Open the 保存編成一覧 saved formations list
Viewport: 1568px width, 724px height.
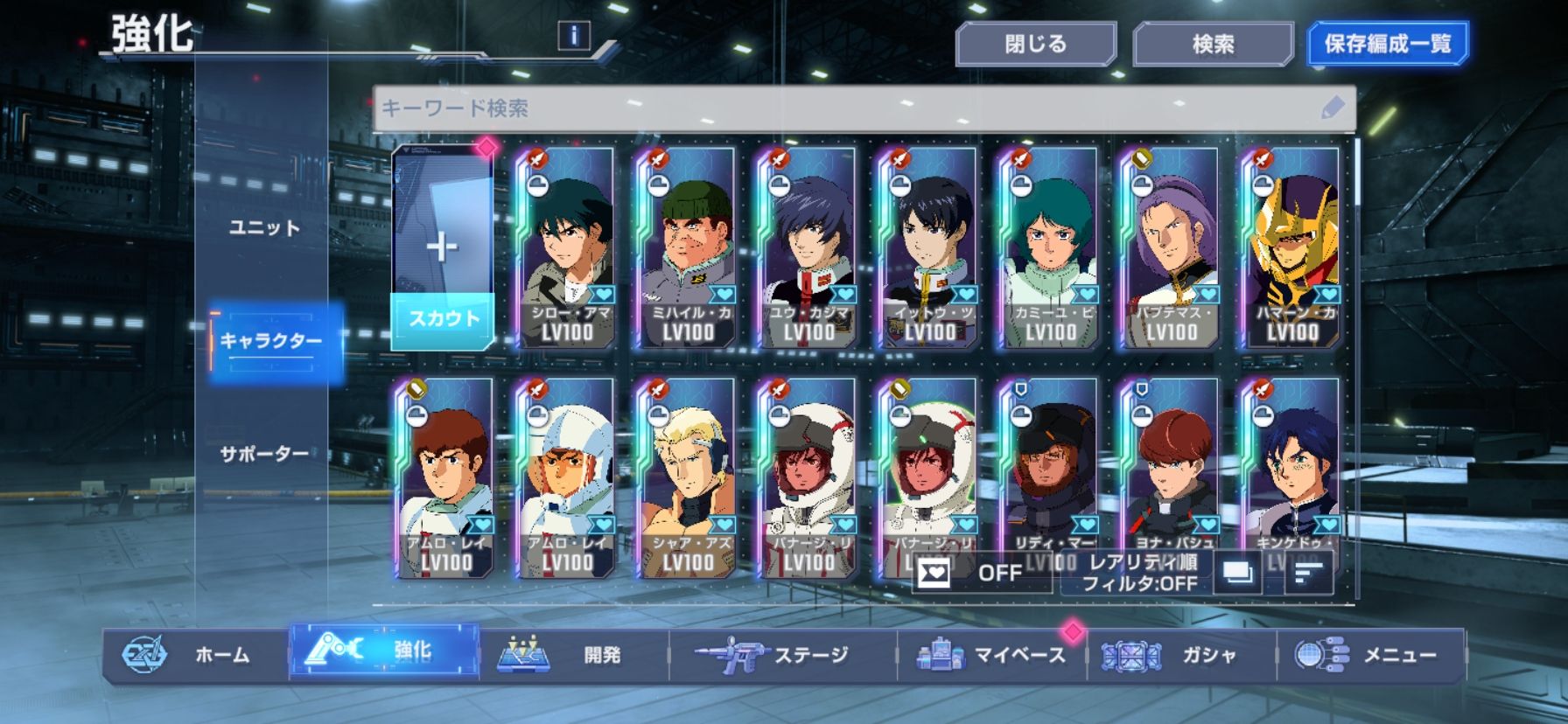1387,45
